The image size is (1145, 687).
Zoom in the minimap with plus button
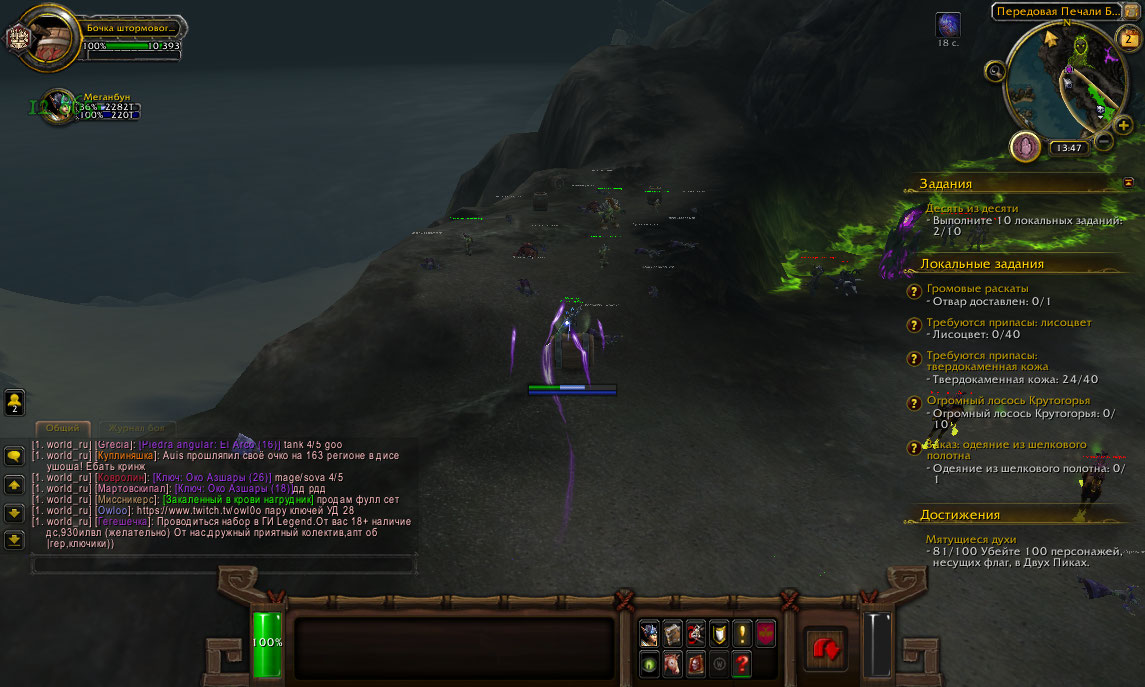point(1124,126)
